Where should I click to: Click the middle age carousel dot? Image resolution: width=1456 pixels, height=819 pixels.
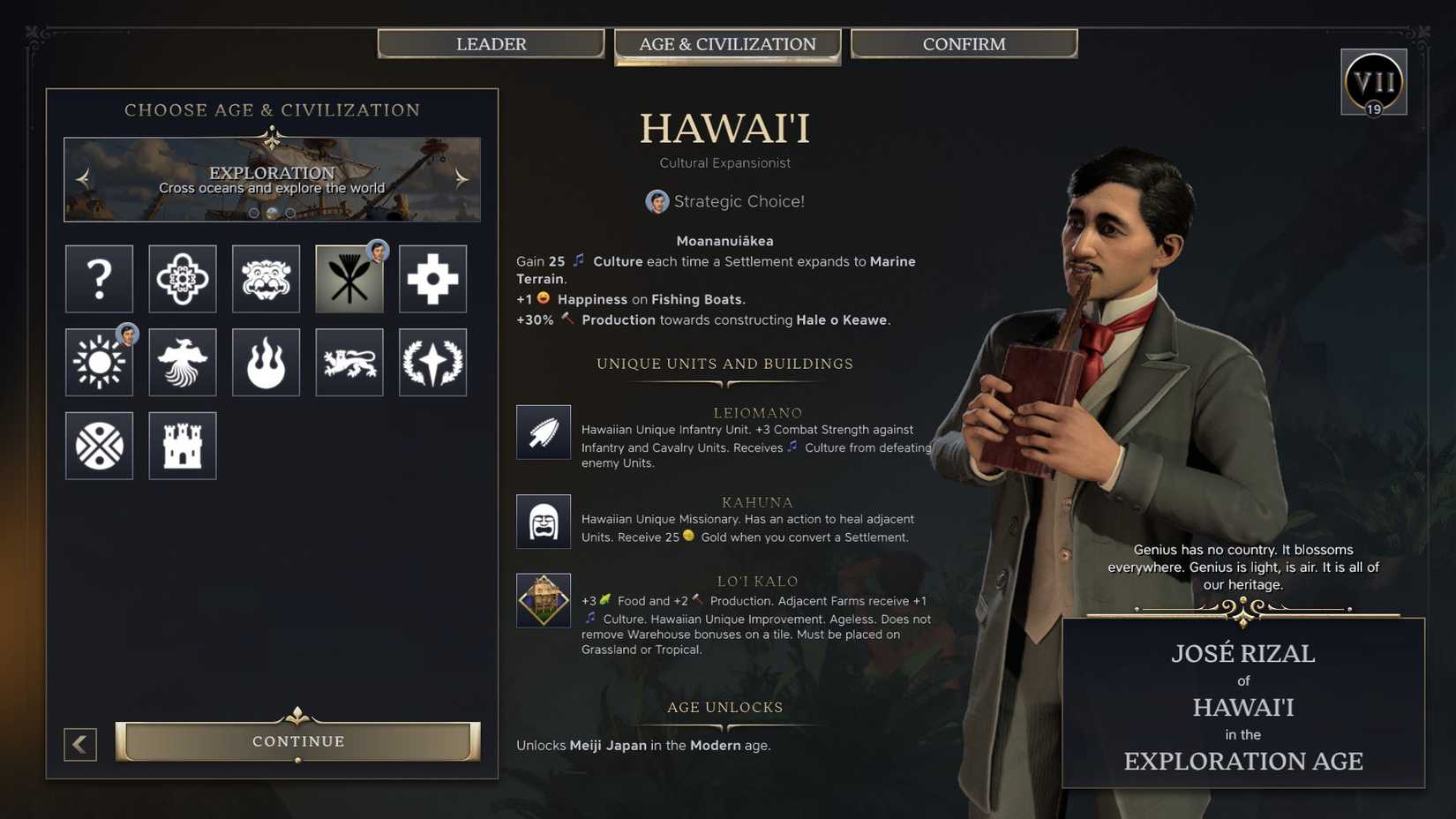point(271,212)
